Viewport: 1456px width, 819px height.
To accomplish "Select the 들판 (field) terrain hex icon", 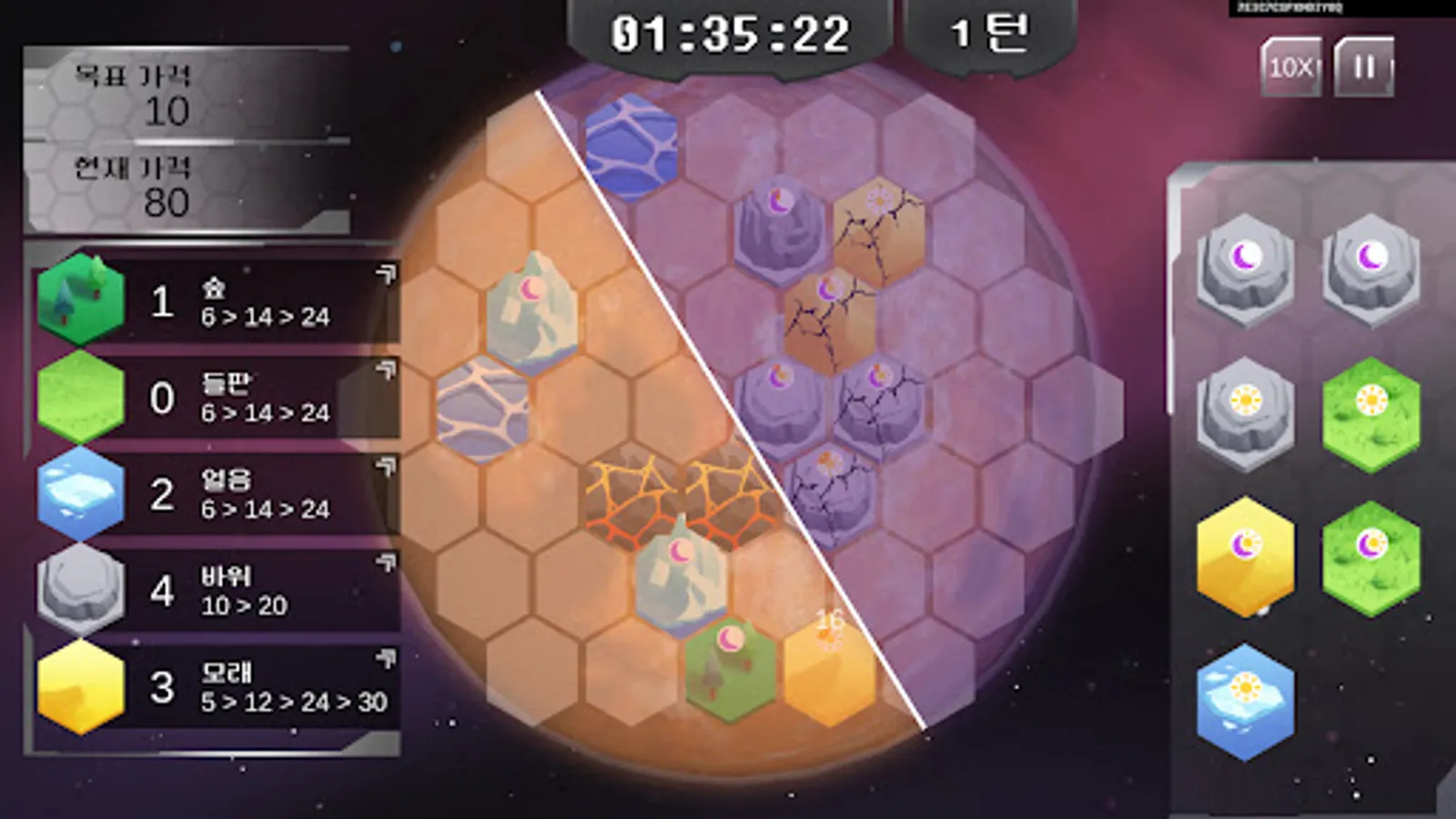I will [x=80, y=395].
